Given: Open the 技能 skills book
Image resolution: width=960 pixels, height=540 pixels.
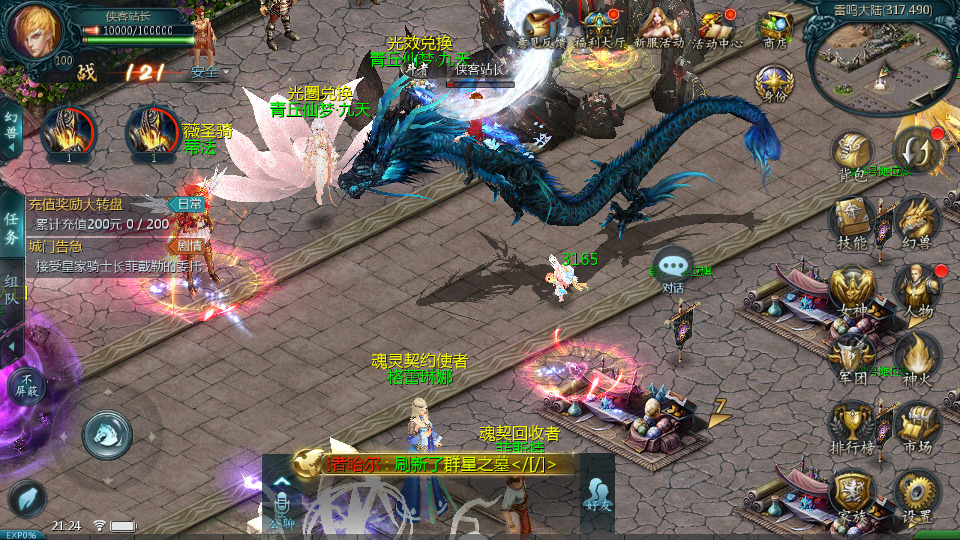Looking at the screenshot, I should pos(852,220).
